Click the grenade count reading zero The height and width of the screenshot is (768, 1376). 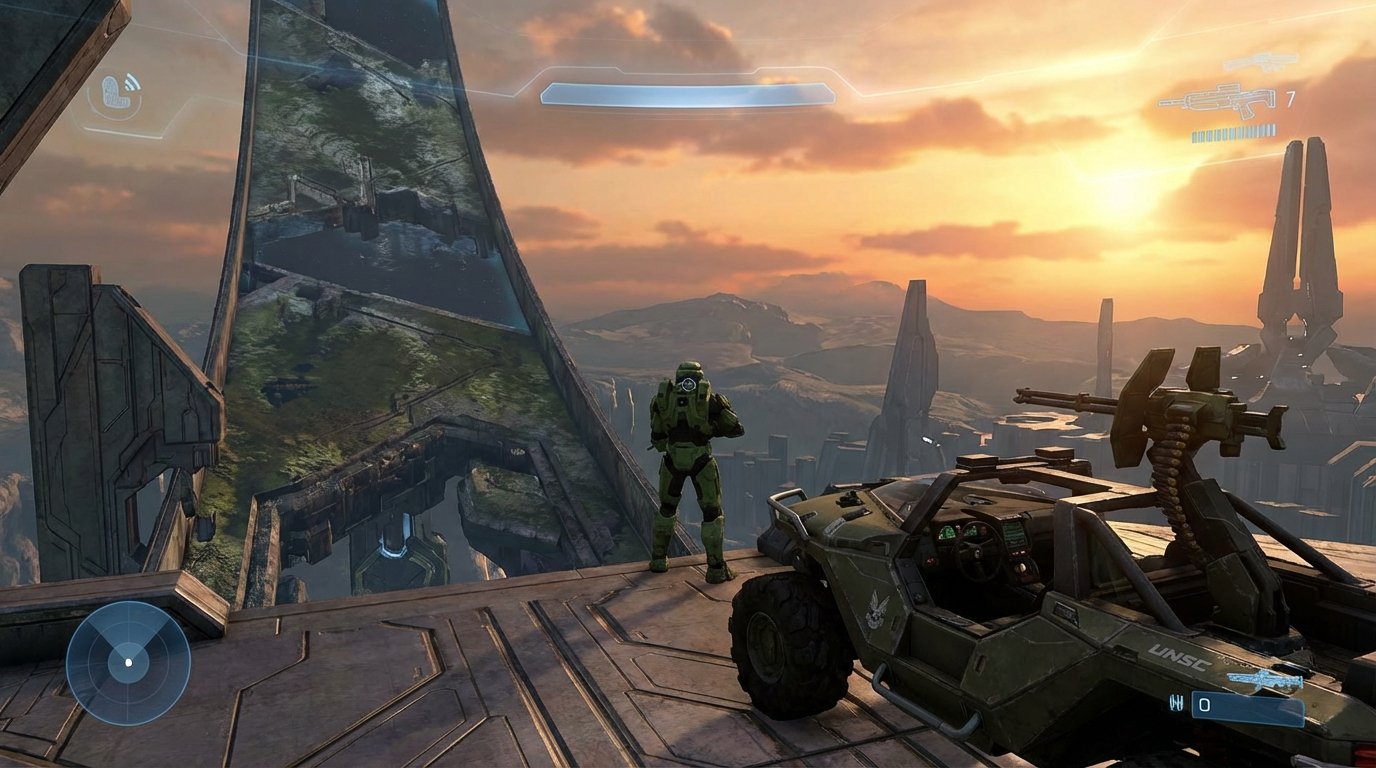point(1205,703)
